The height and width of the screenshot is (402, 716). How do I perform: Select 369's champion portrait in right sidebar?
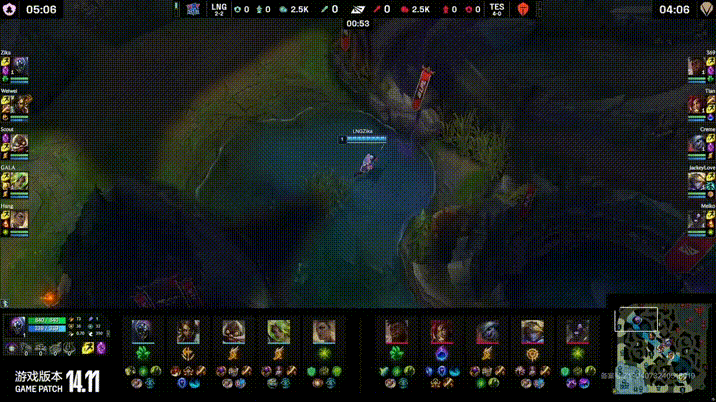point(696,67)
